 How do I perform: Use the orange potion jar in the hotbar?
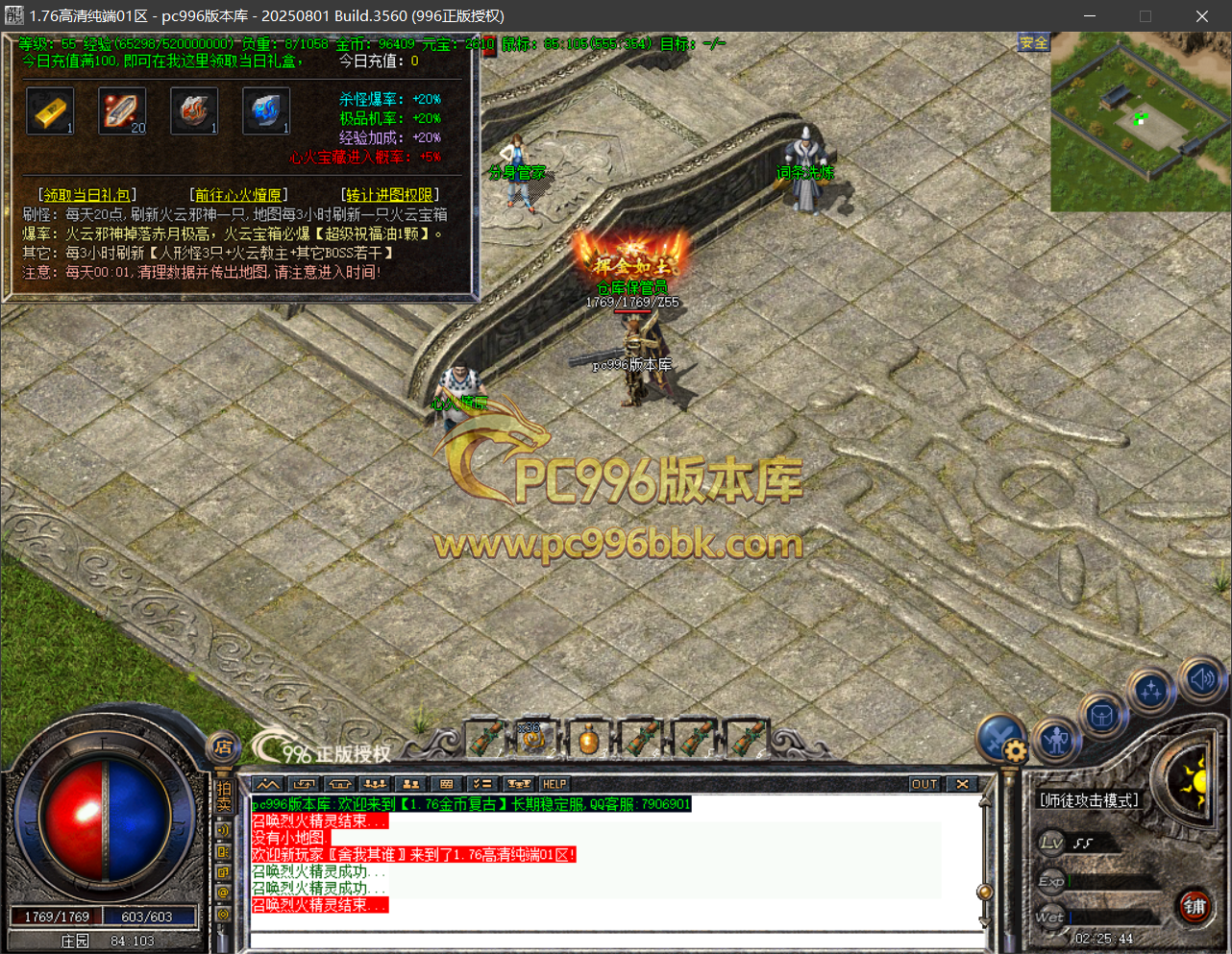(589, 740)
